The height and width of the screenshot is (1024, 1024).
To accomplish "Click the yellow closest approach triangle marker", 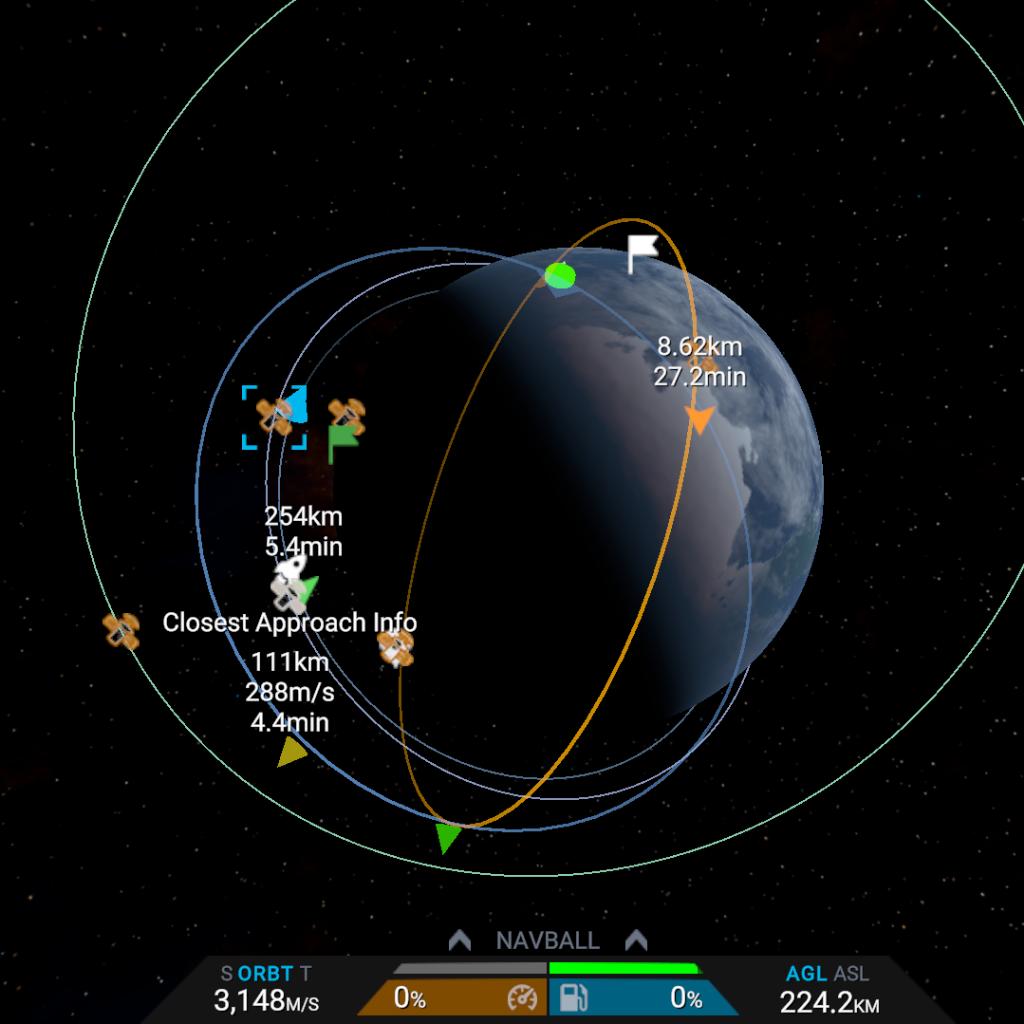I will tap(292, 752).
